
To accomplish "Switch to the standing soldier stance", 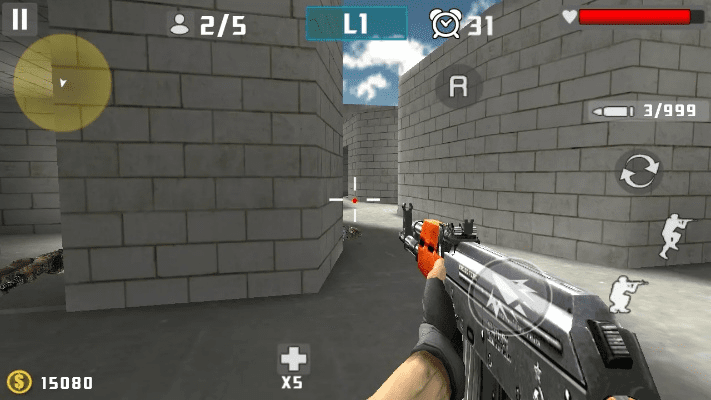I will (675, 236).
